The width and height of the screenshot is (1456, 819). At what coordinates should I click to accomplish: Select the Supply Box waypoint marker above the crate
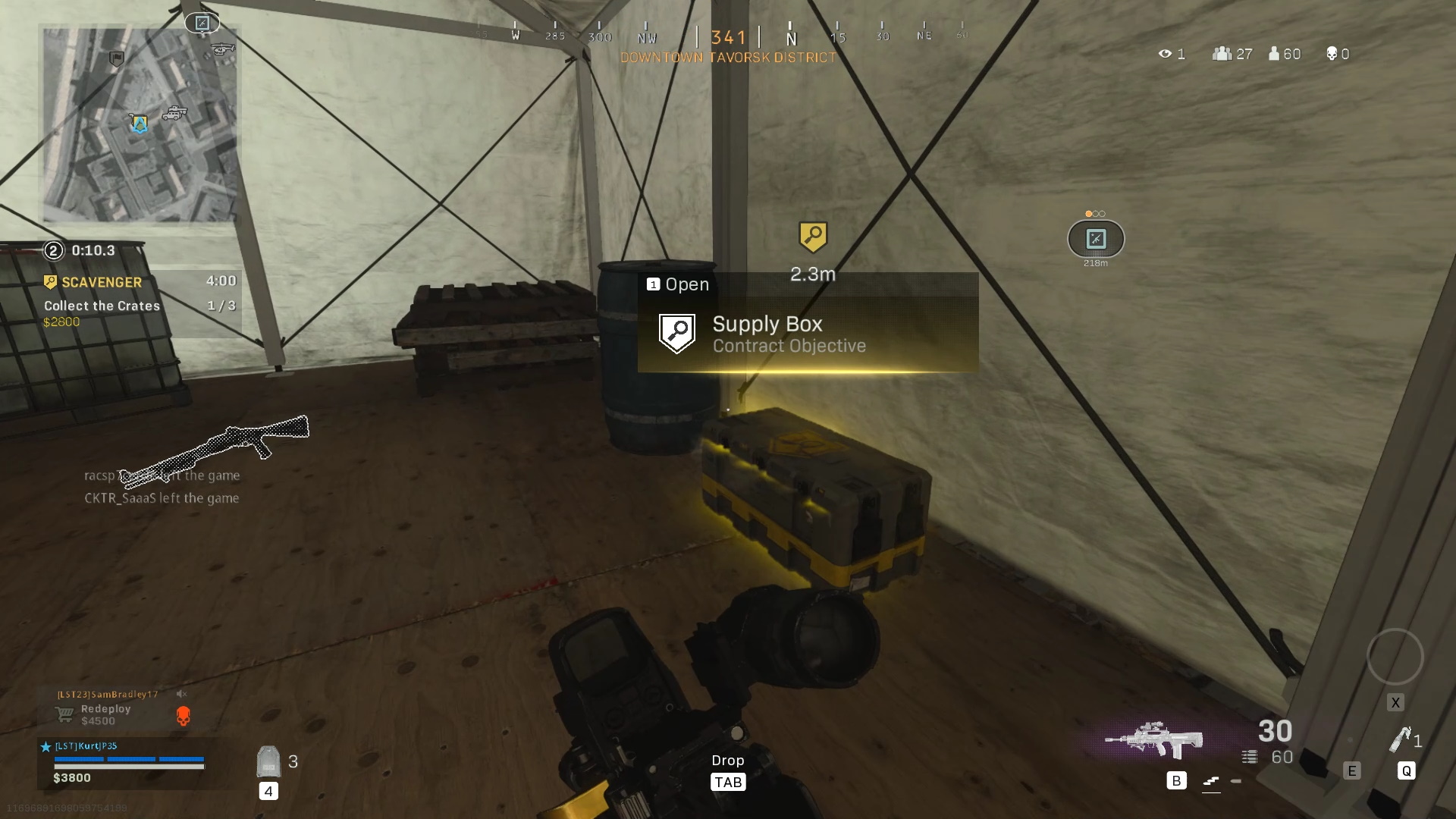(813, 238)
